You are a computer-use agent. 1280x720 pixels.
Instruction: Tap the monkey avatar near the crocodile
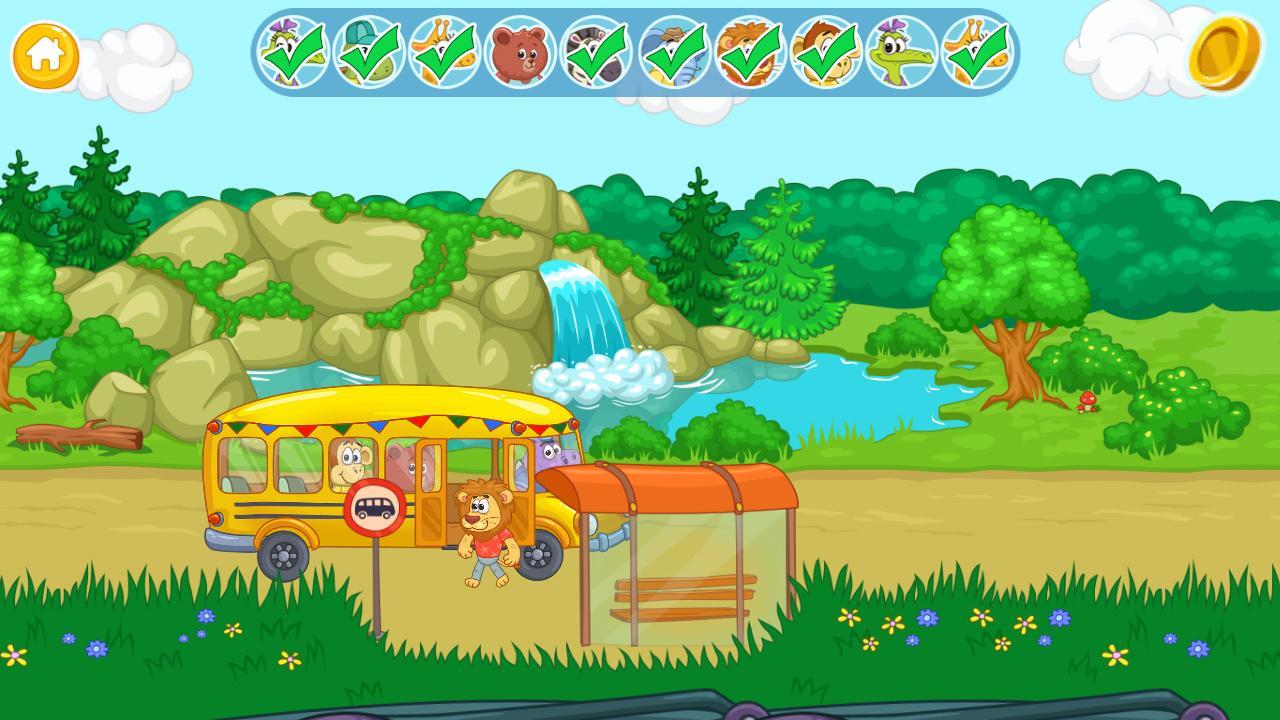coord(824,52)
